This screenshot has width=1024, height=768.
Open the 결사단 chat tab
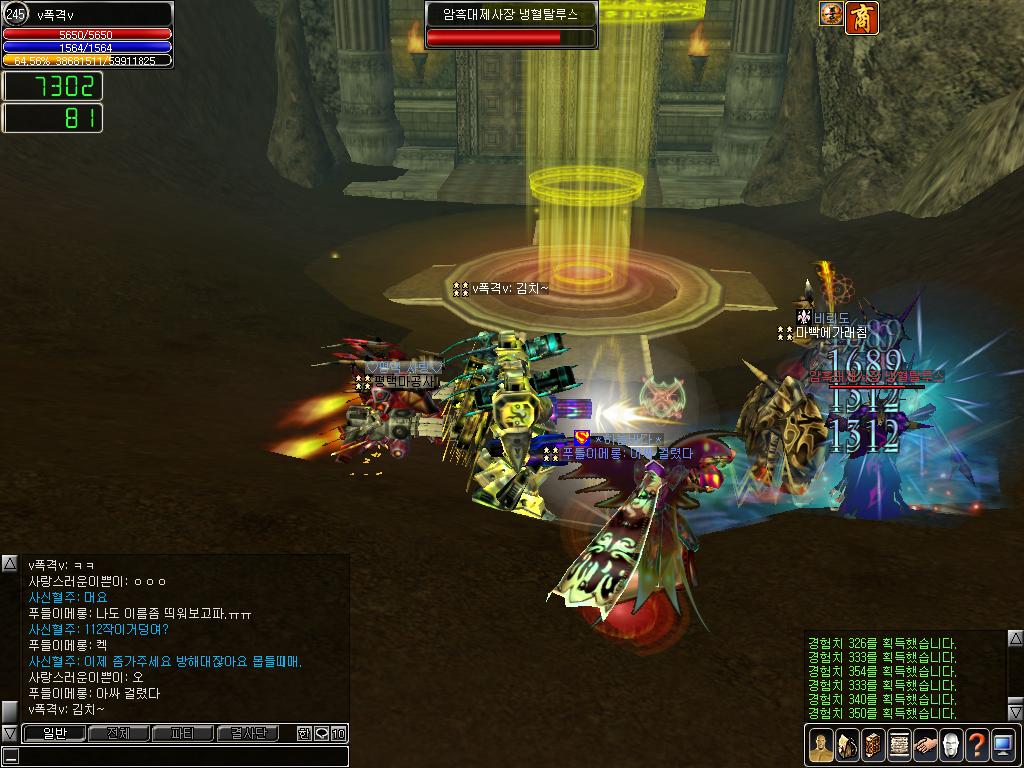248,734
